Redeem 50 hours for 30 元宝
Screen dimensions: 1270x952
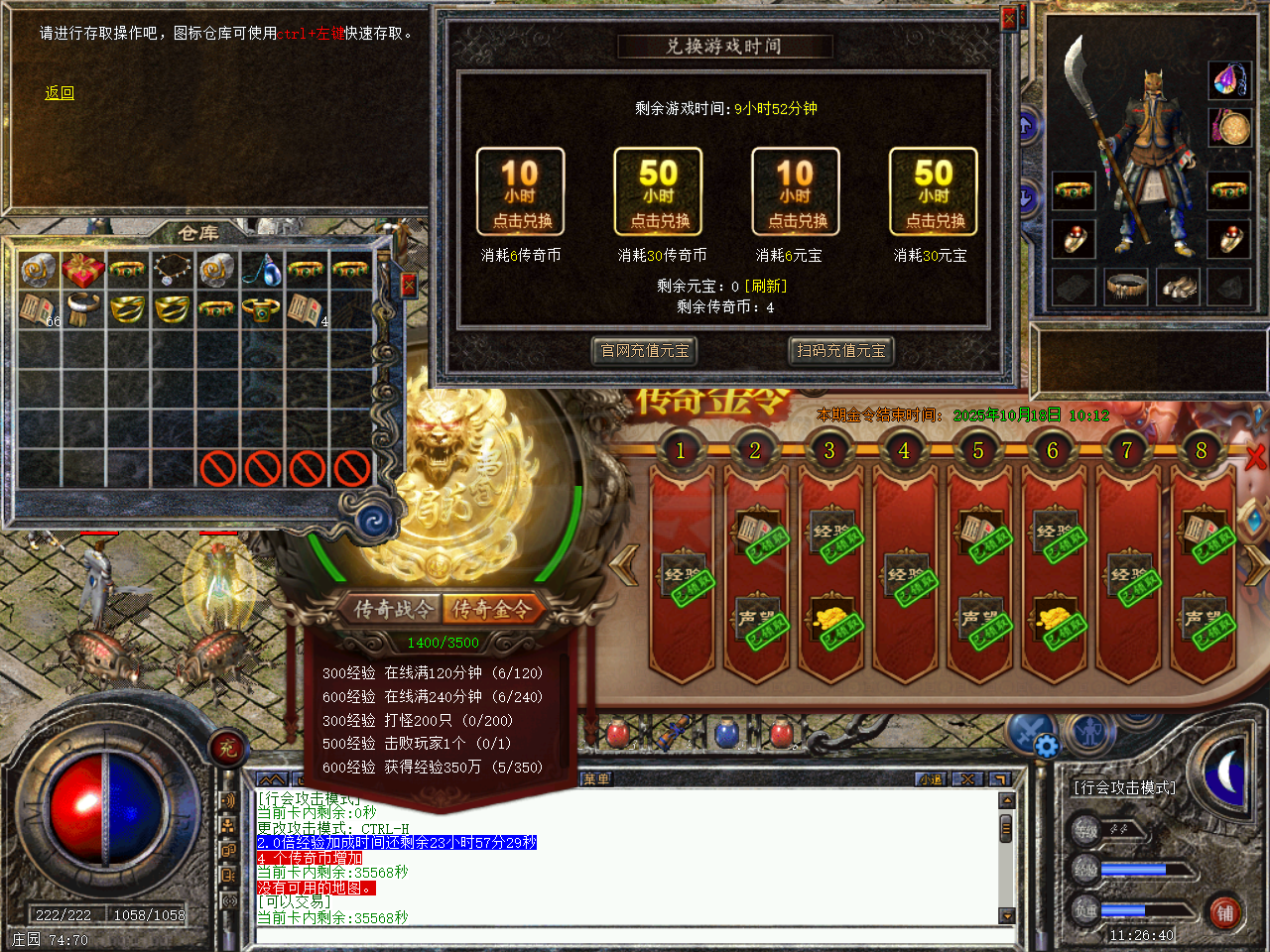click(x=933, y=191)
